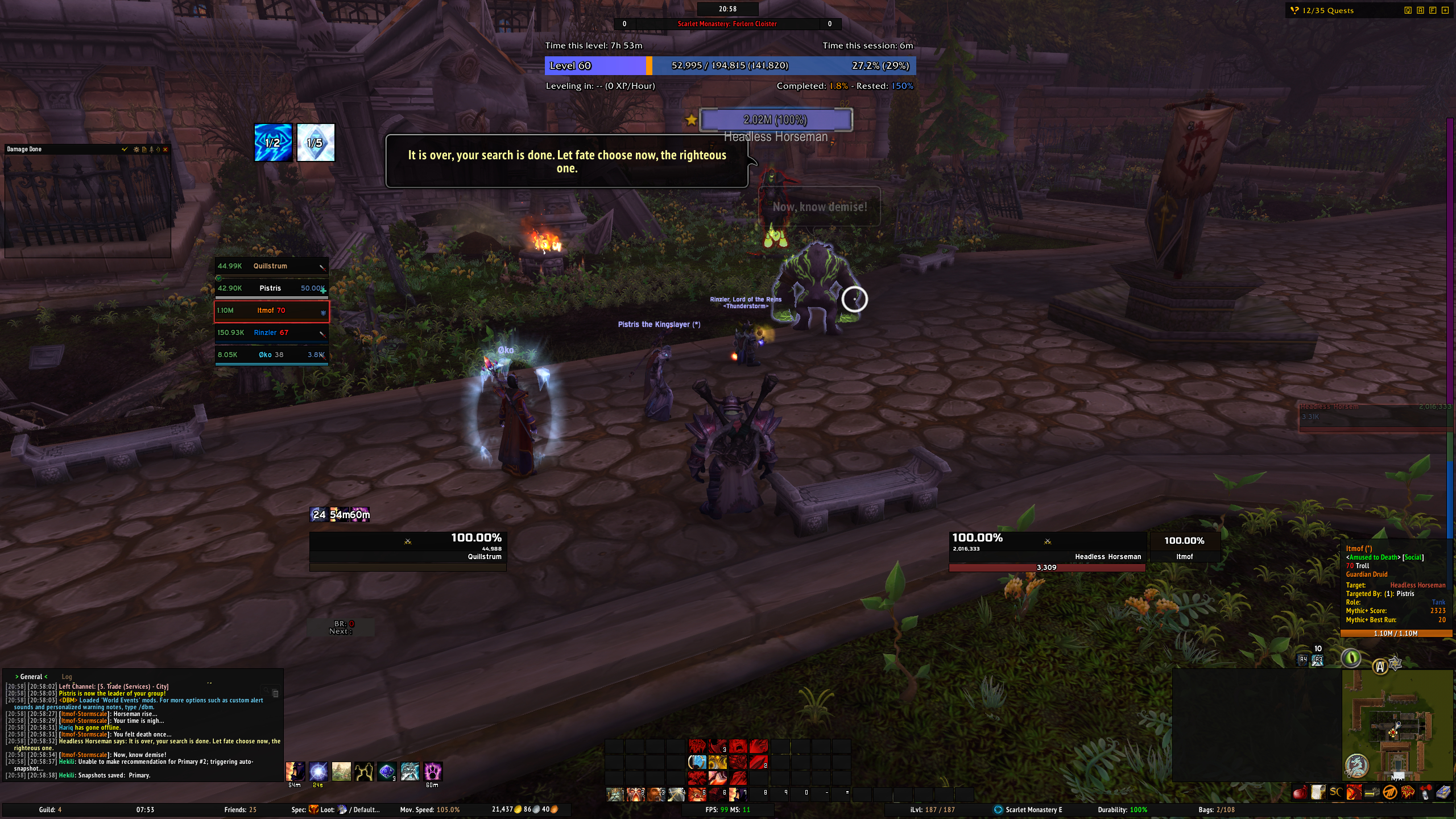Use the red eye ability in slot 5

(x=697, y=794)
